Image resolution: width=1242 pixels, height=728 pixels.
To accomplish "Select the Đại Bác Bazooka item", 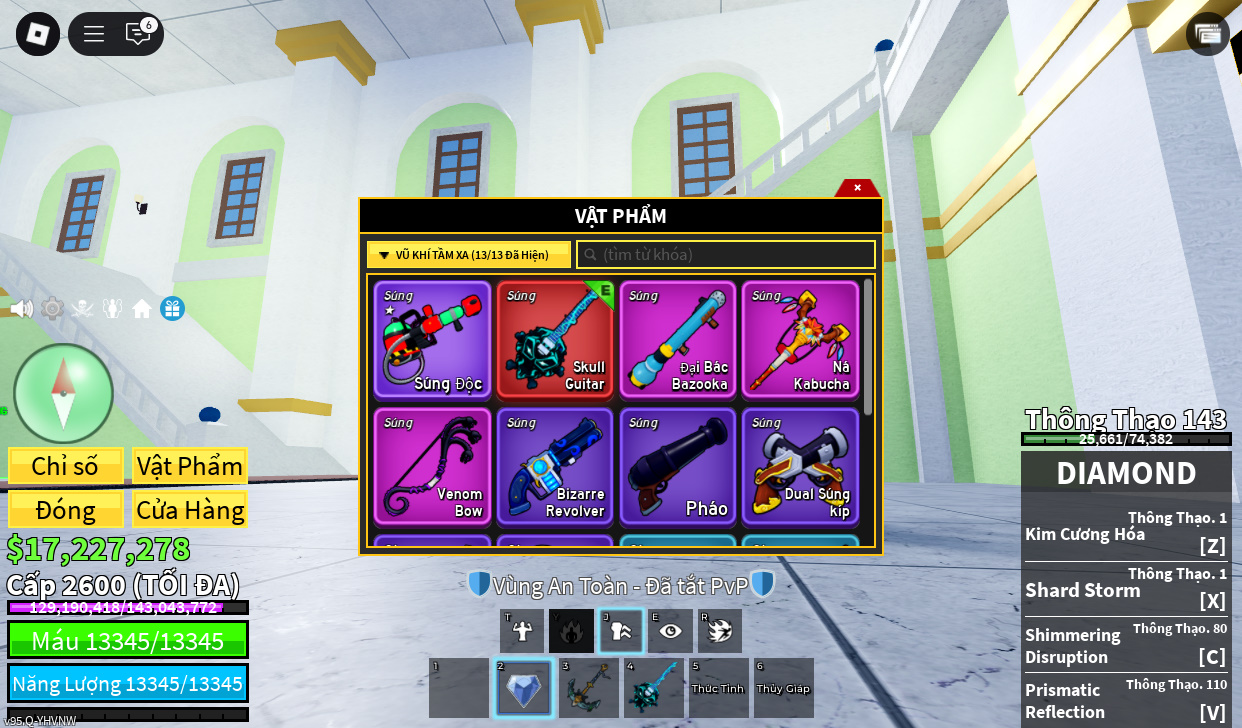I will pos(677,339).
